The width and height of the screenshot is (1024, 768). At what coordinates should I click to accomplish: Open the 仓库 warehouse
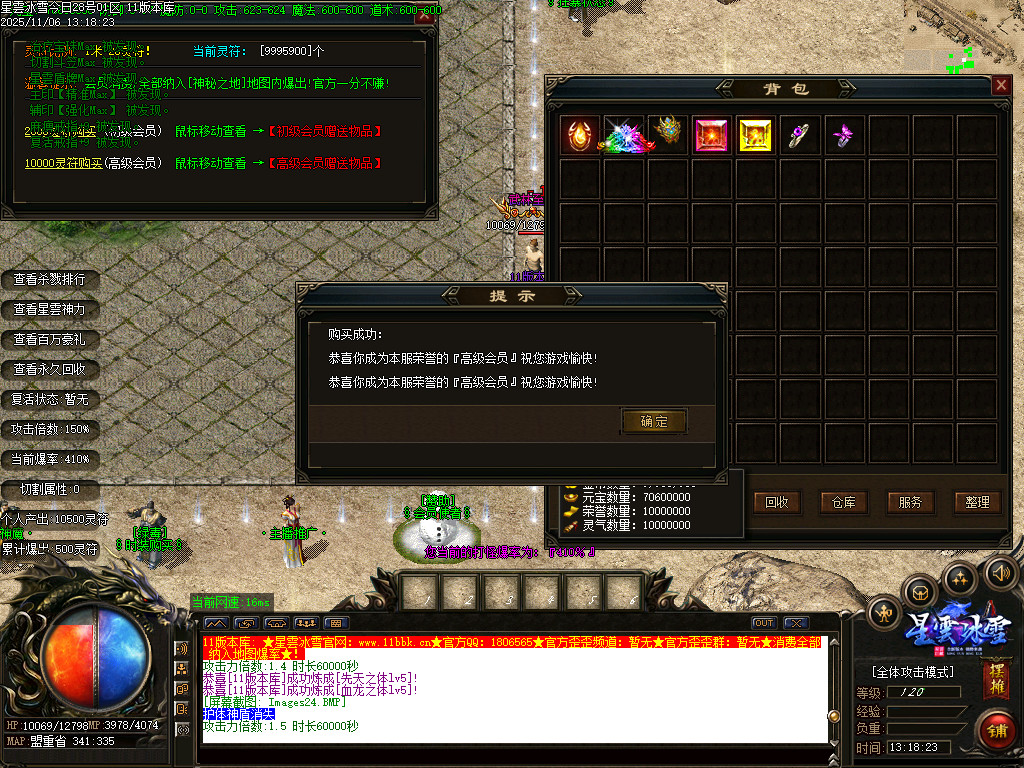[844, 502]
